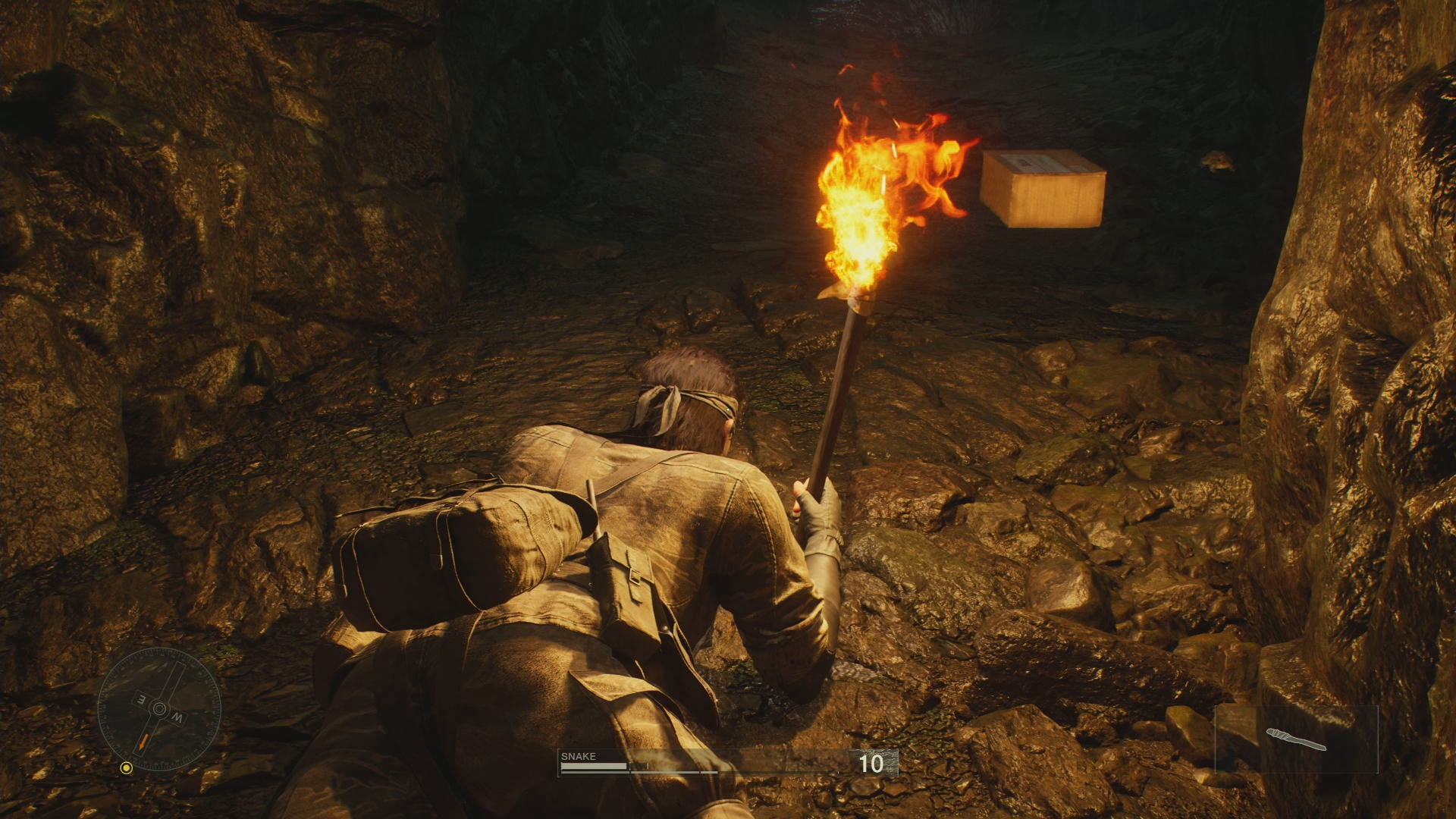The height and width of the screenshot is (819, 1456).
Task: Select the equipped torch weapon slot
Action: click(x=1296, y=739)
